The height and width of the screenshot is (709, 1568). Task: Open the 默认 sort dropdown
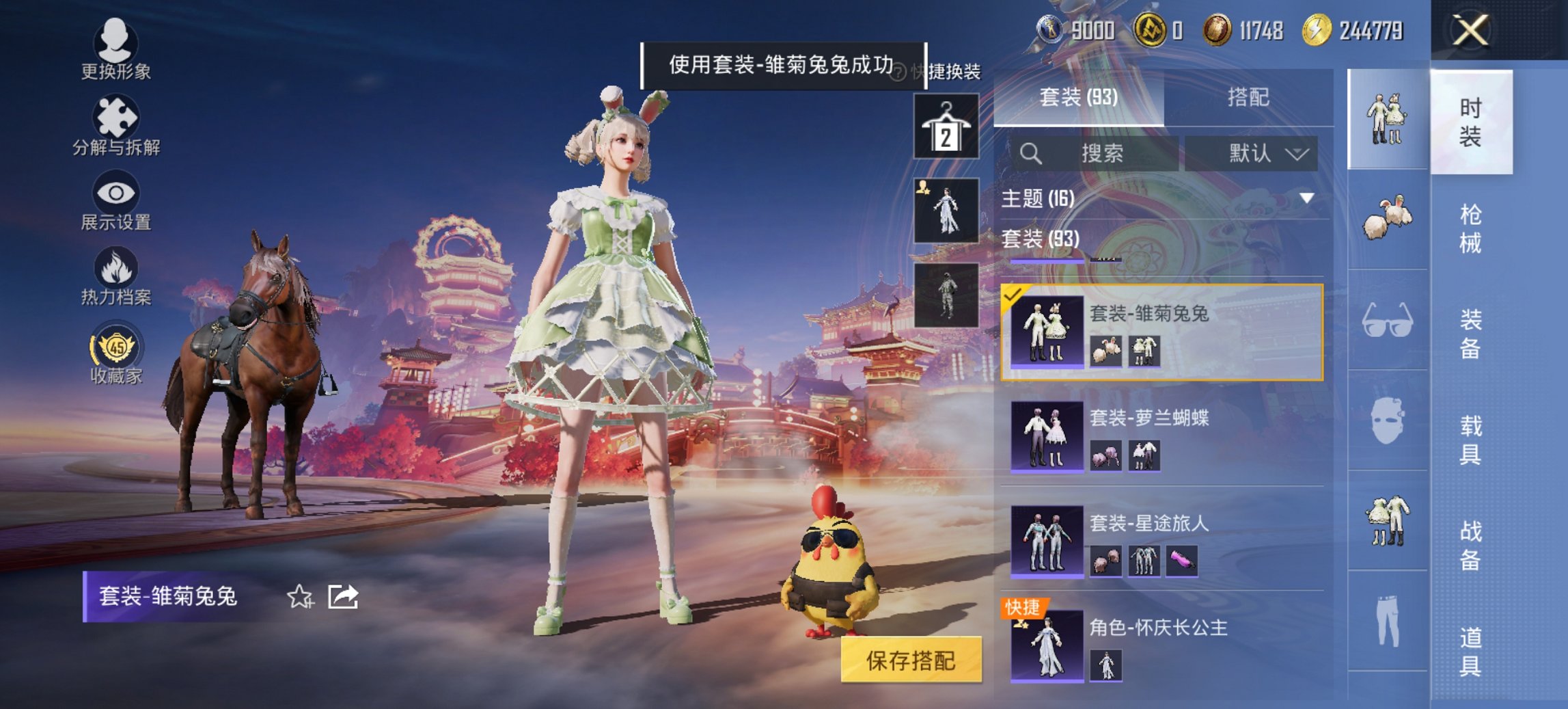click(1264, 153)
